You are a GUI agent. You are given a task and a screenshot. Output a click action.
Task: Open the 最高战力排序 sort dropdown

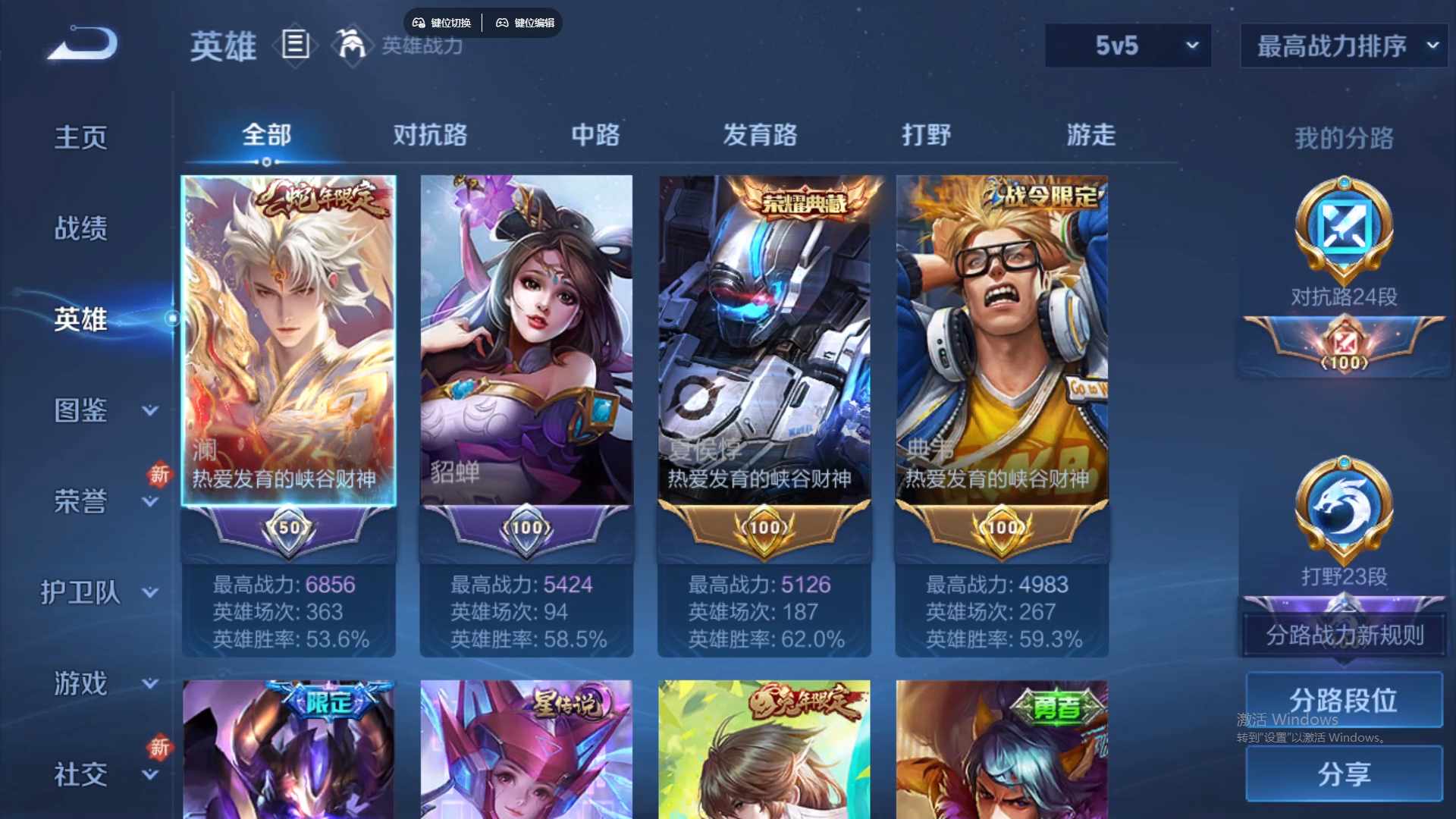pyautogui.click(x=1342, y=45)
